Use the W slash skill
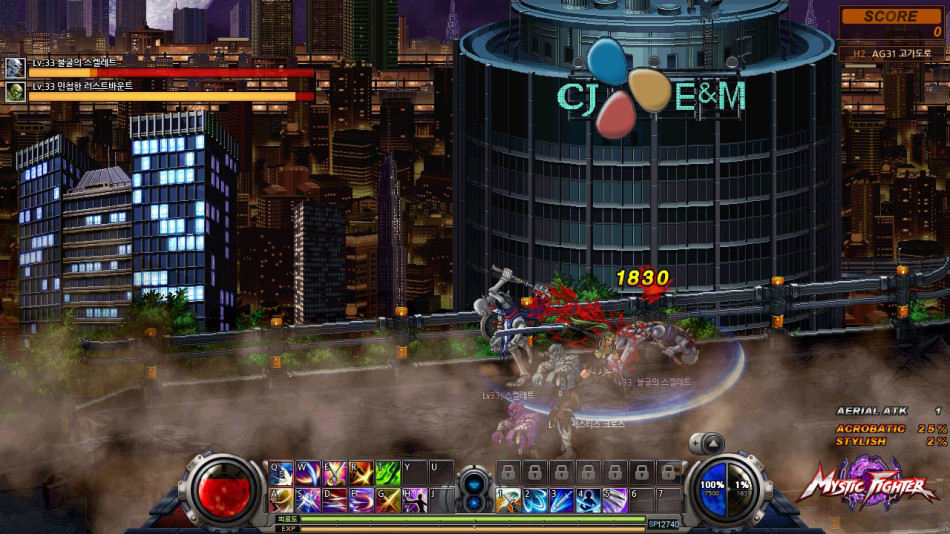950x534 pixels. tap(308, 472)
